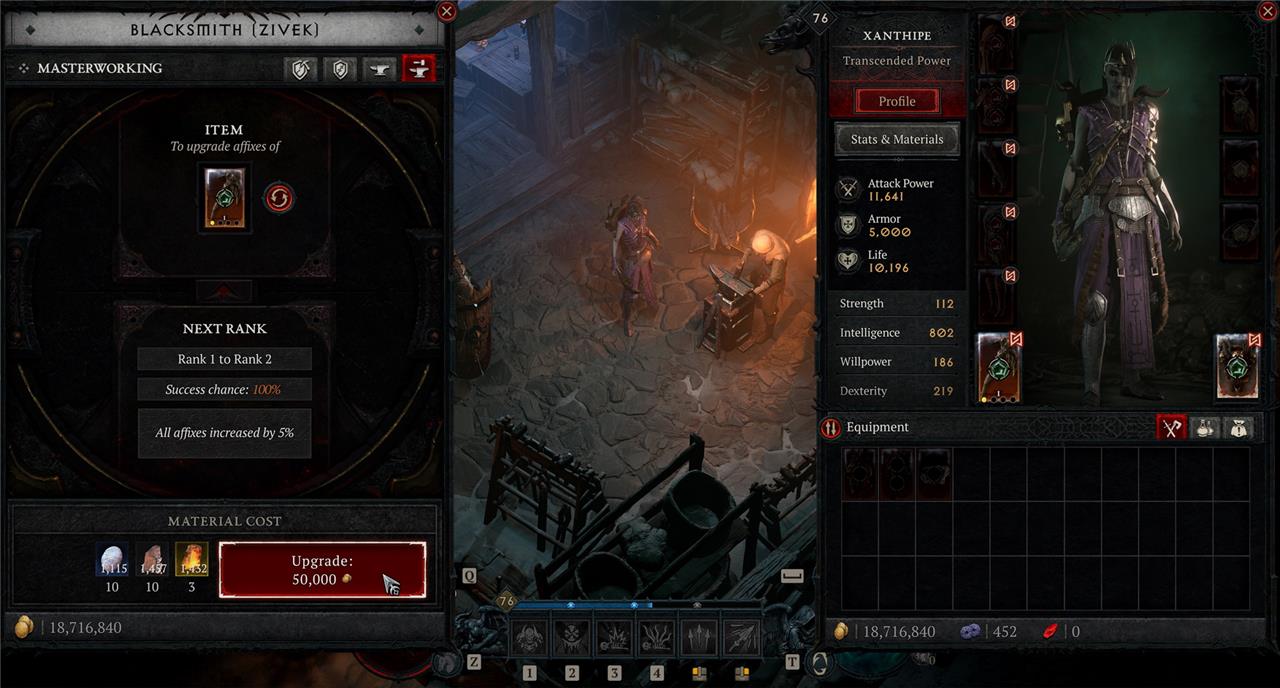This screenshot has width=1280, height=688.
Task: Switch to the coin-bag inventory tab
Action: 1239,427
